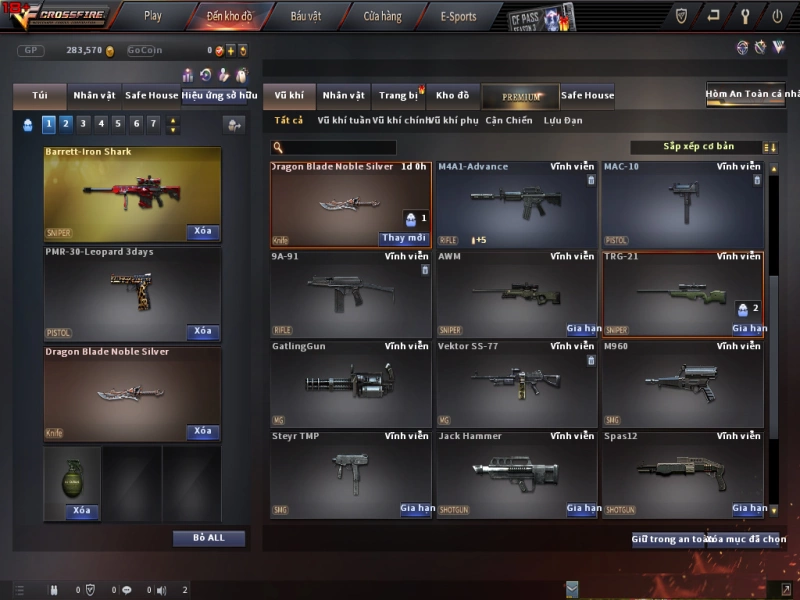The width and height of the screenshot is (800, 600).
Task: Filter by Cận Chiến weapons
Action: point(509,120)
